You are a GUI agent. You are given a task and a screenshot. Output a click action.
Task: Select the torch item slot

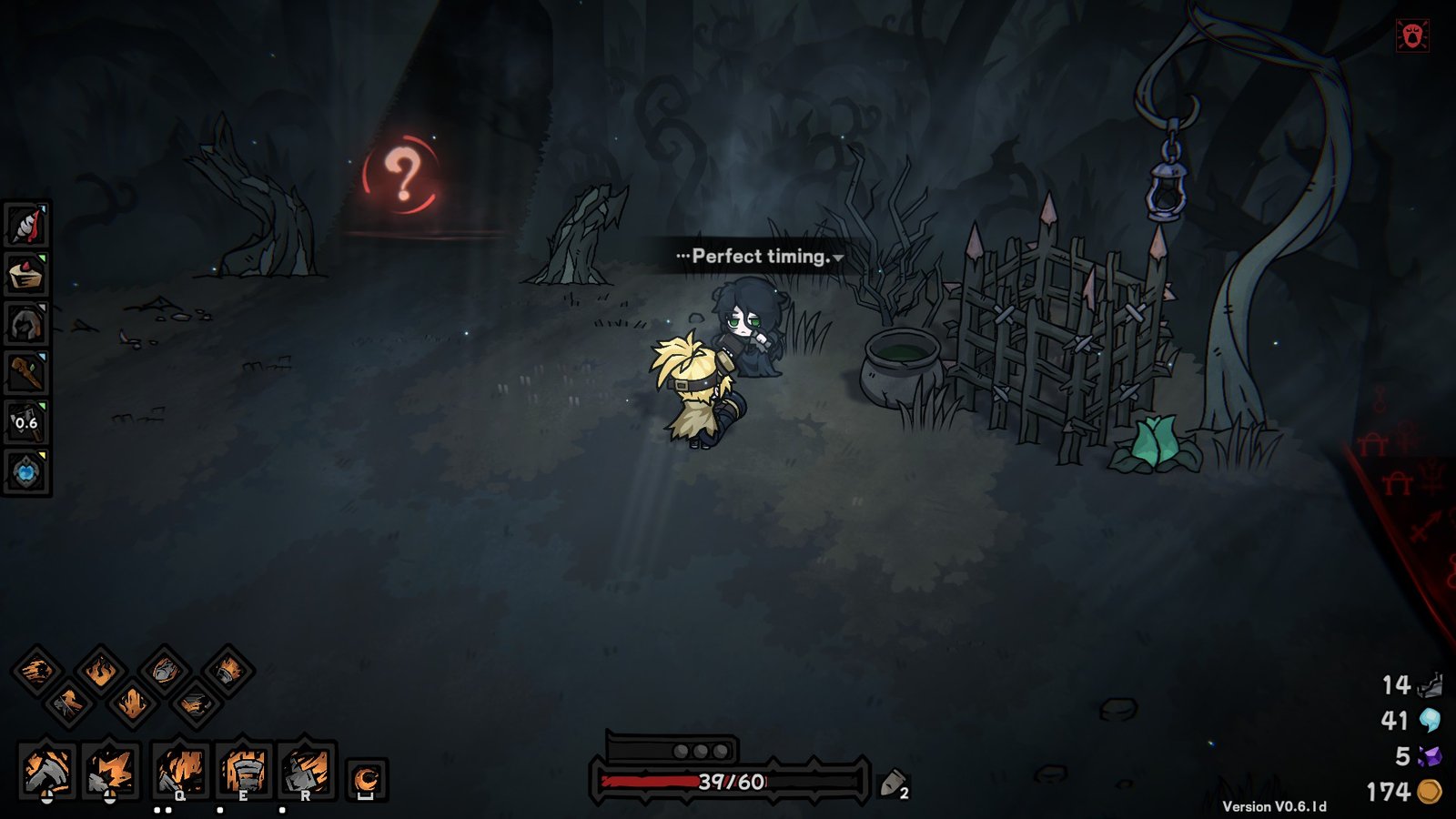pos(25,373)
